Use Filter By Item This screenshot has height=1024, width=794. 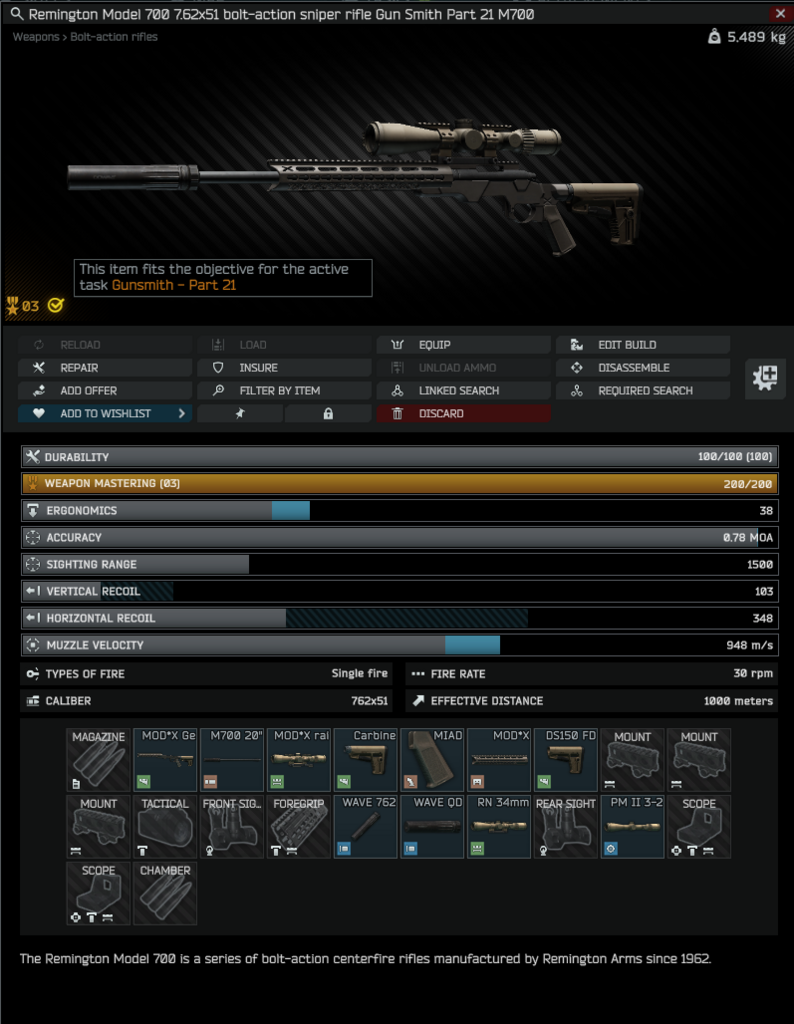click(284, 390)
